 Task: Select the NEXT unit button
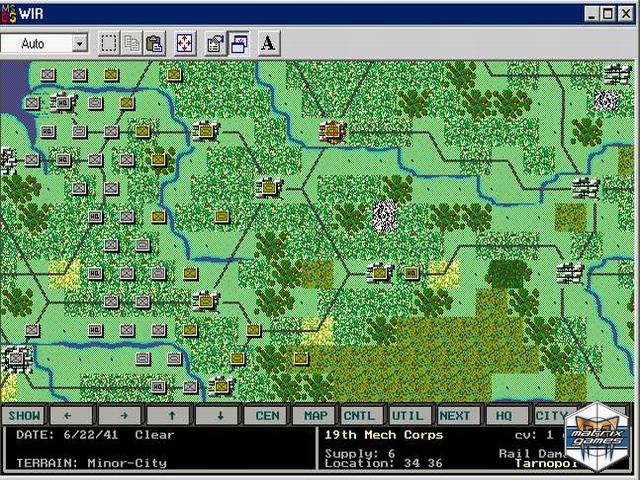[x=455, y=416]
